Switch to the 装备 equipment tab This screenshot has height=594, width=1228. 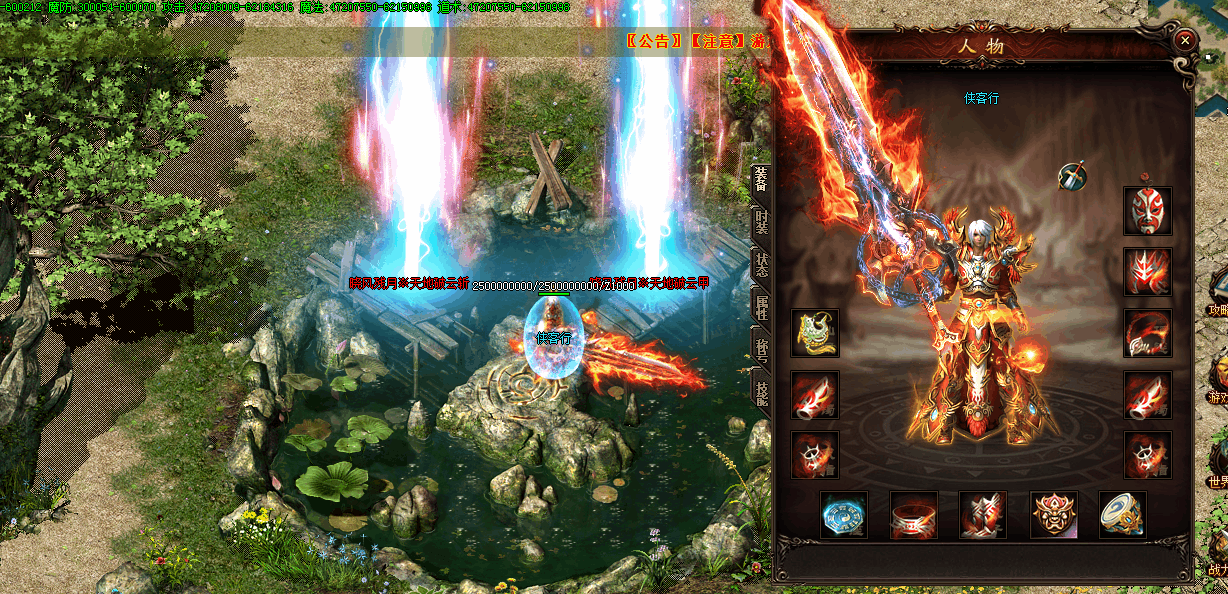[x=761, y=178]
